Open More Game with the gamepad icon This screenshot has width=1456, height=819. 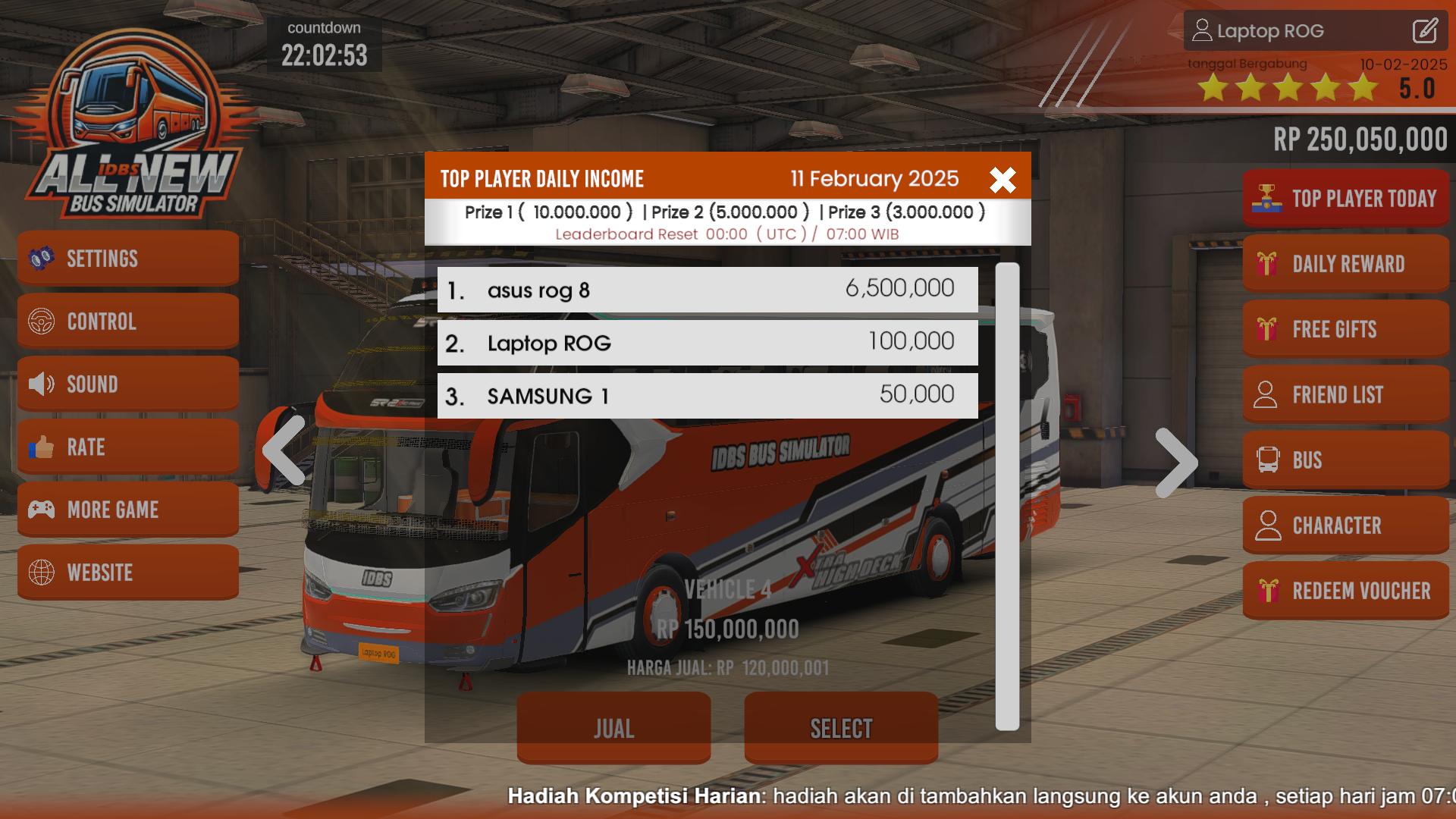click(42, 510)
